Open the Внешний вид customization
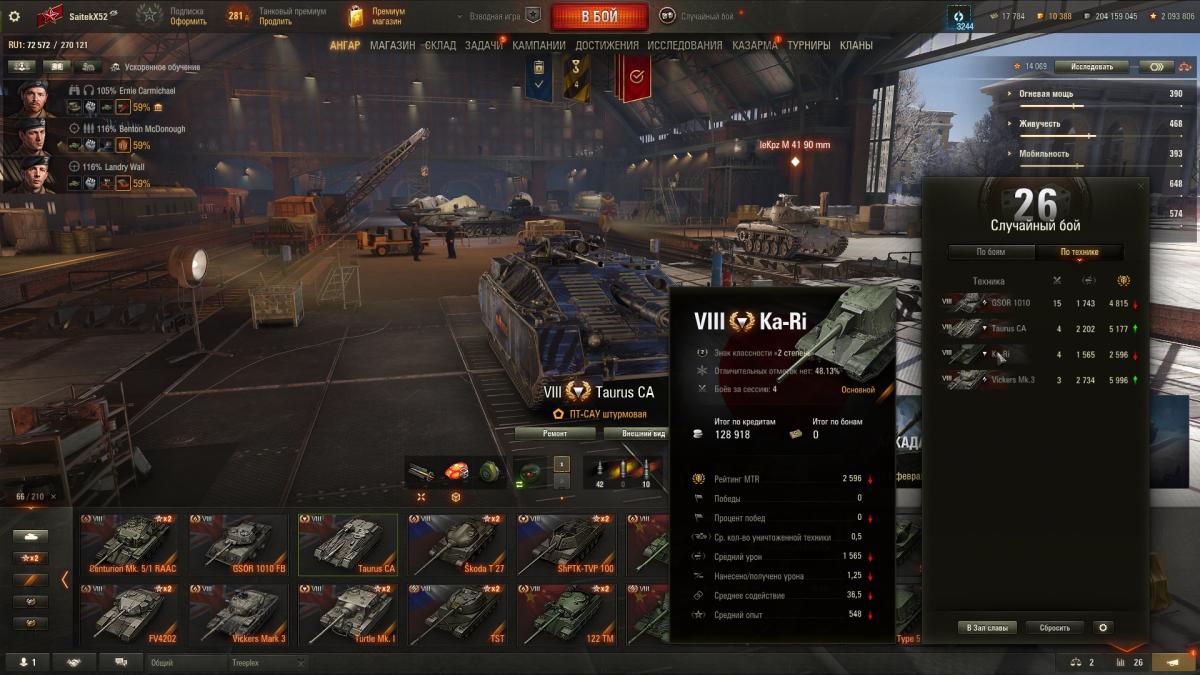This screenshot has height=675, width=1200. (x=643, y=433)
